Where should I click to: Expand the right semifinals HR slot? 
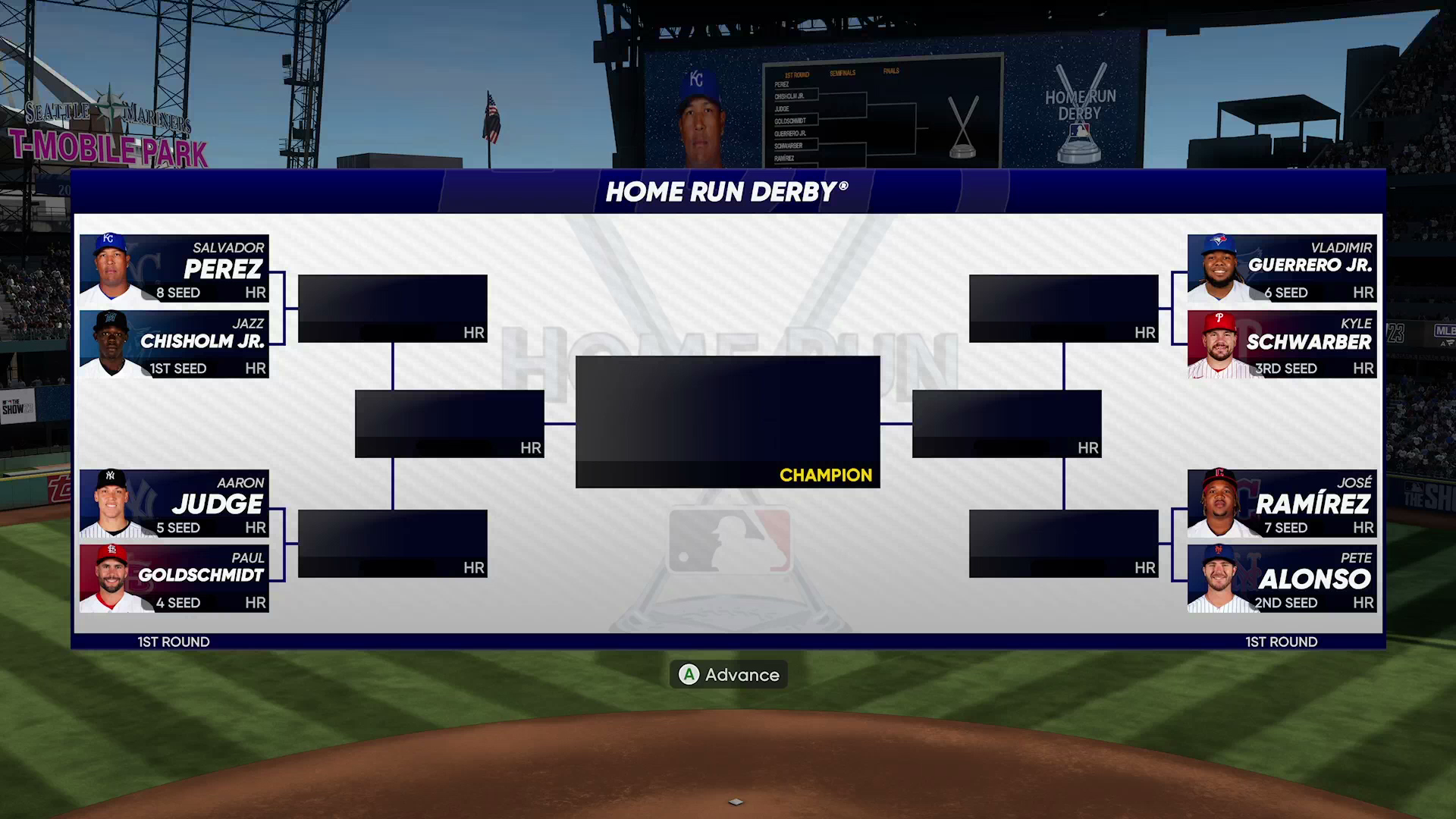coord(1007,422)
